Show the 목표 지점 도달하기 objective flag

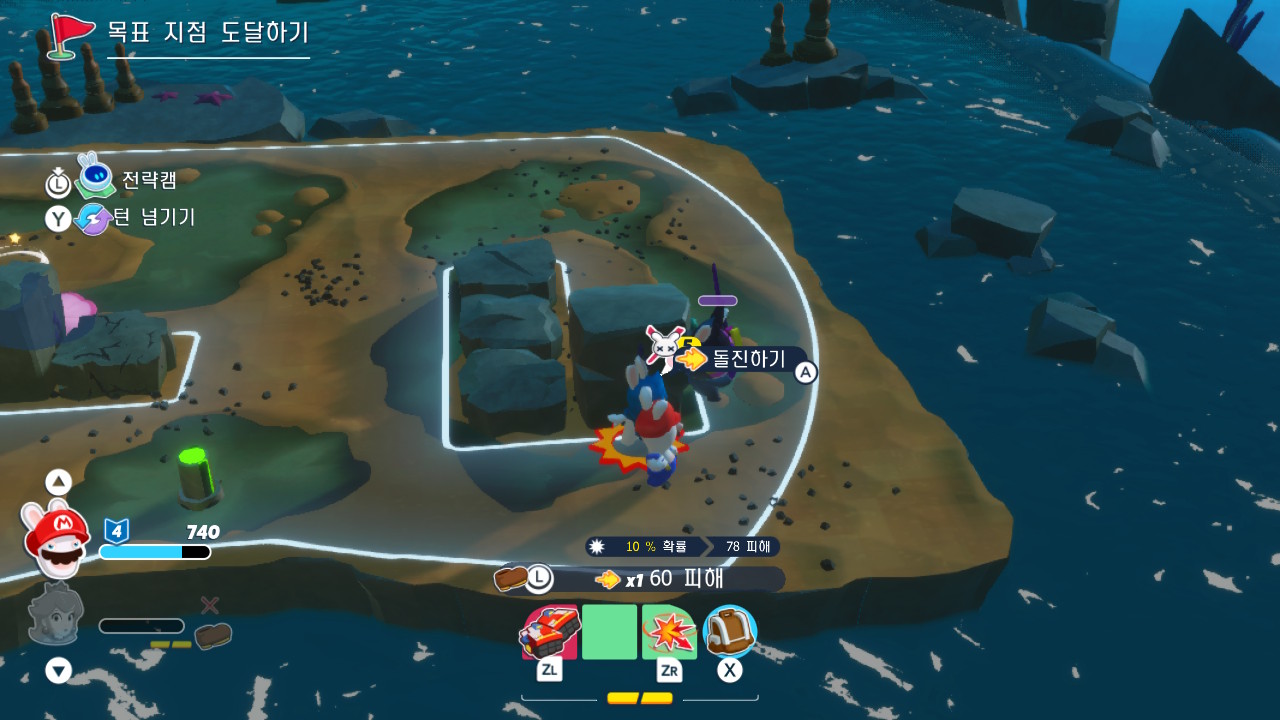coord(71,33)
